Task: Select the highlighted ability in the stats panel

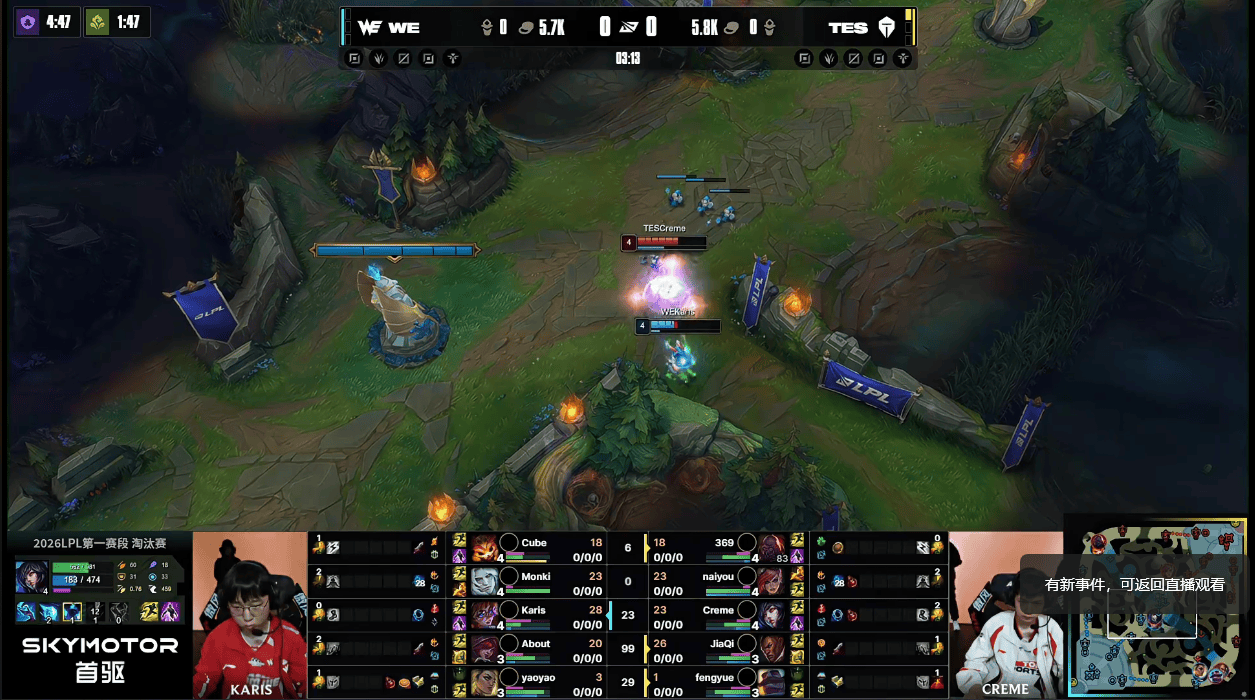Action: click(x=73, y=612)
